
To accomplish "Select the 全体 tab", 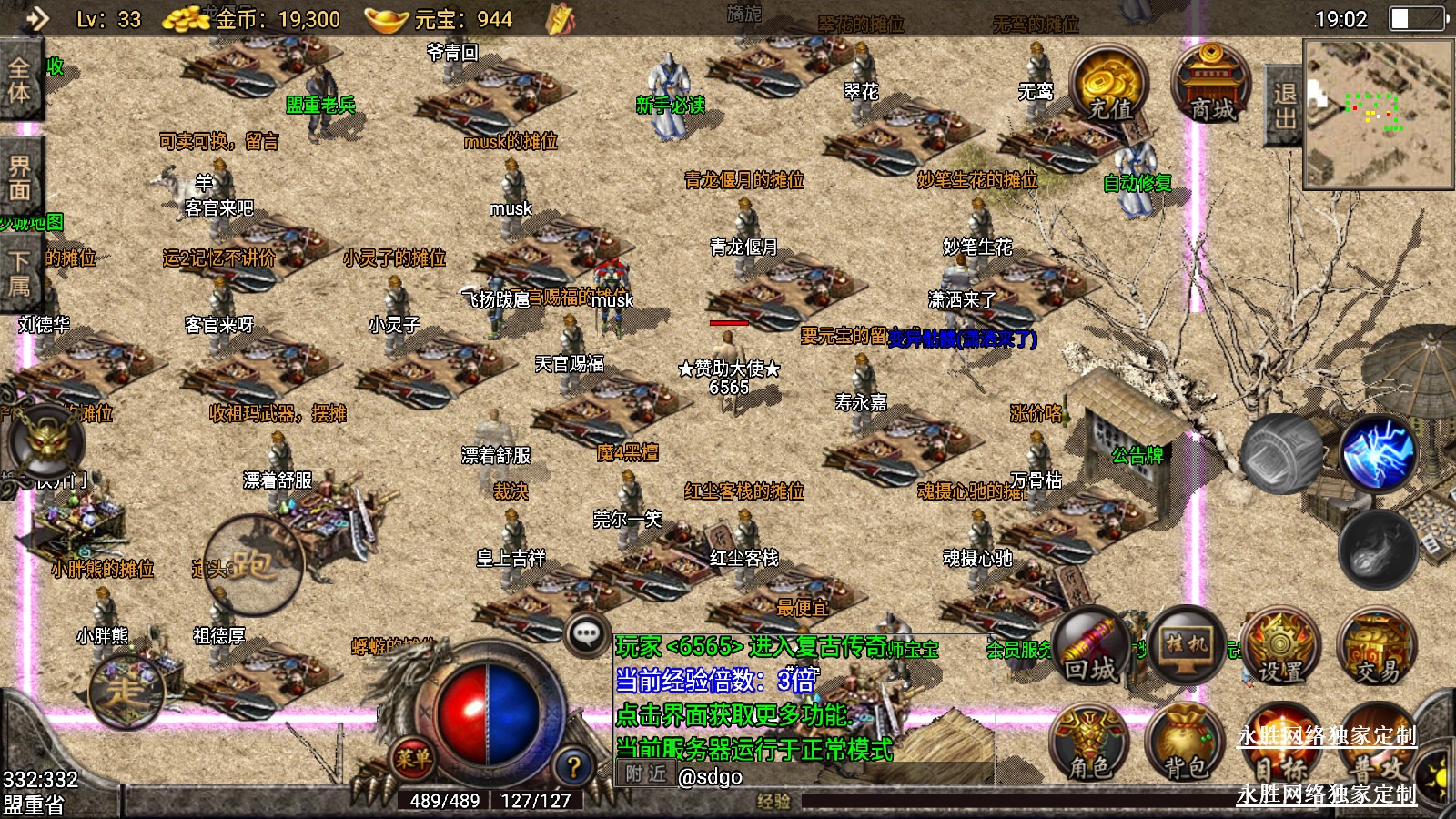I will (19, 80).
